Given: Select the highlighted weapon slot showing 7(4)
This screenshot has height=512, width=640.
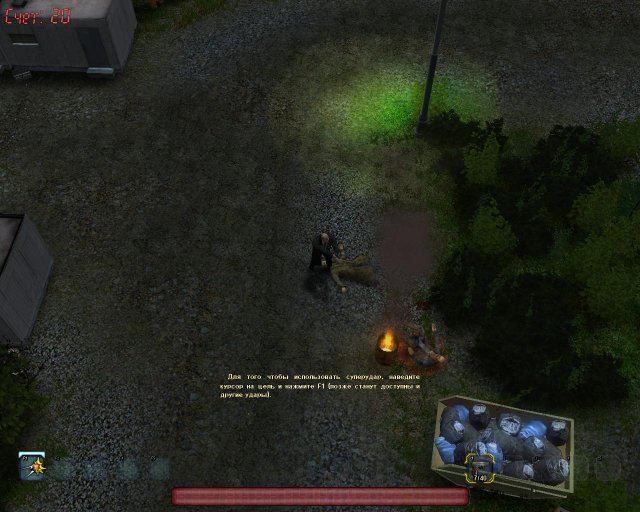Looking at the screenshot, I should (479, 468).
